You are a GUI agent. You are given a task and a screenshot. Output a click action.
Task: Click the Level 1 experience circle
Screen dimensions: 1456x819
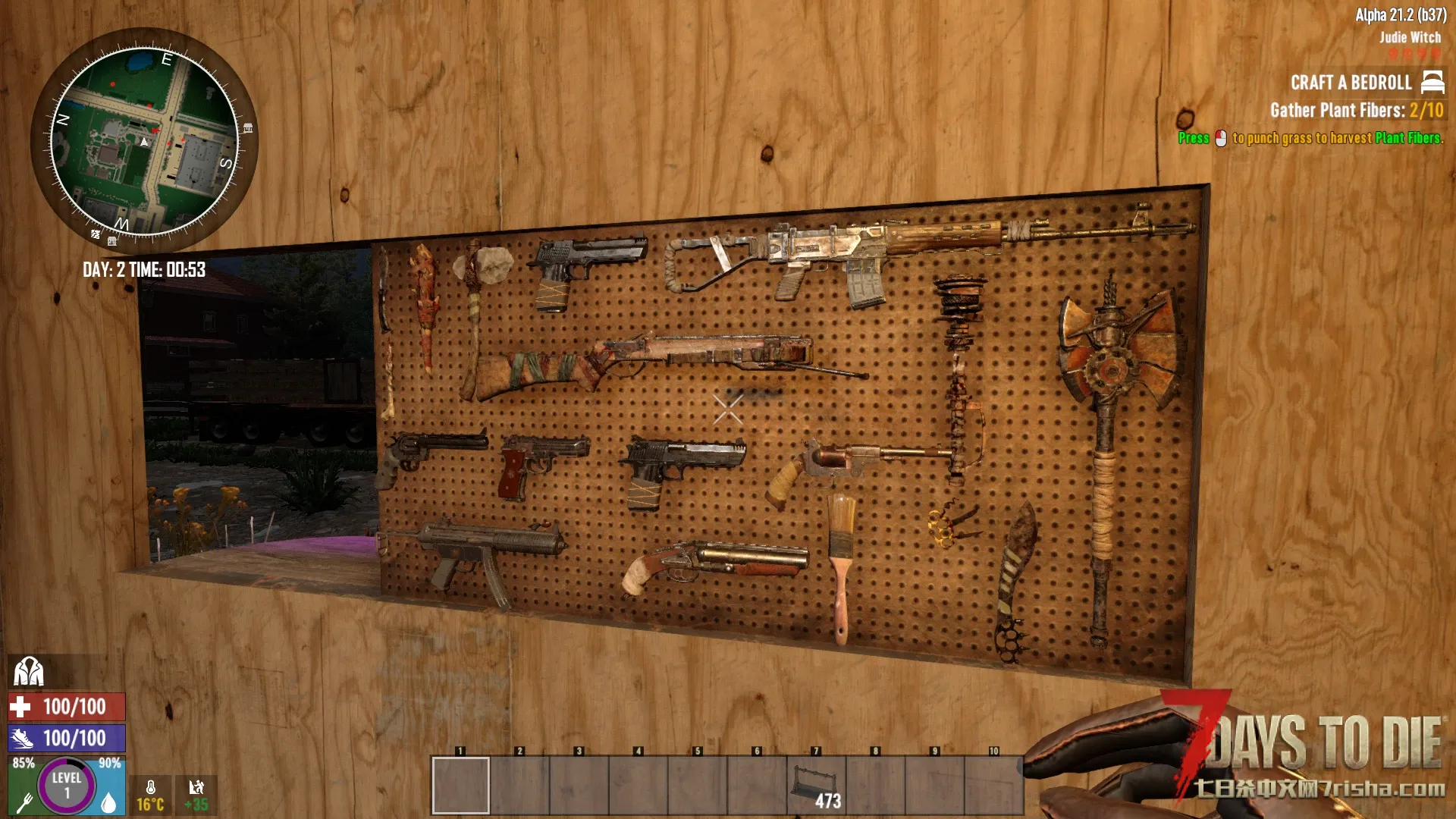click(67, 786)
